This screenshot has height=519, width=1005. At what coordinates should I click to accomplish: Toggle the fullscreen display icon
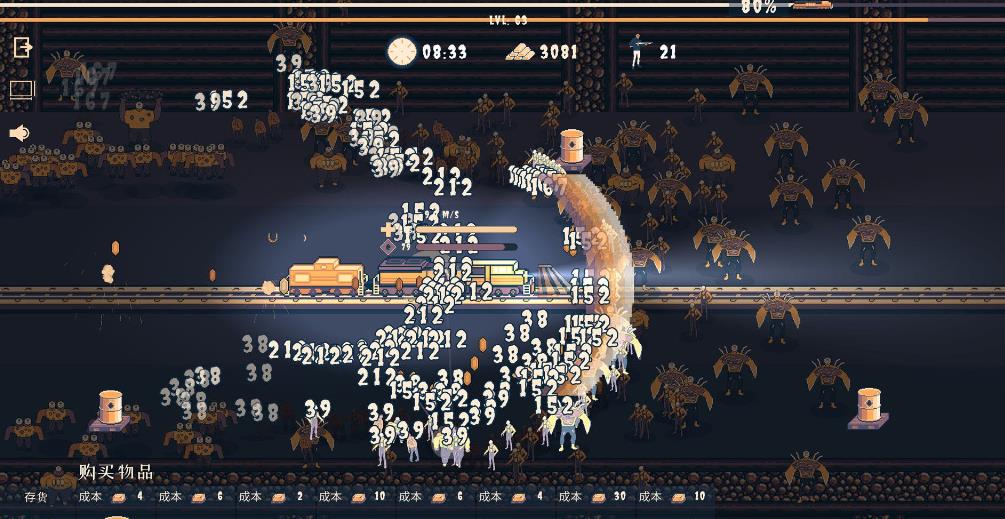coord(22,90)
